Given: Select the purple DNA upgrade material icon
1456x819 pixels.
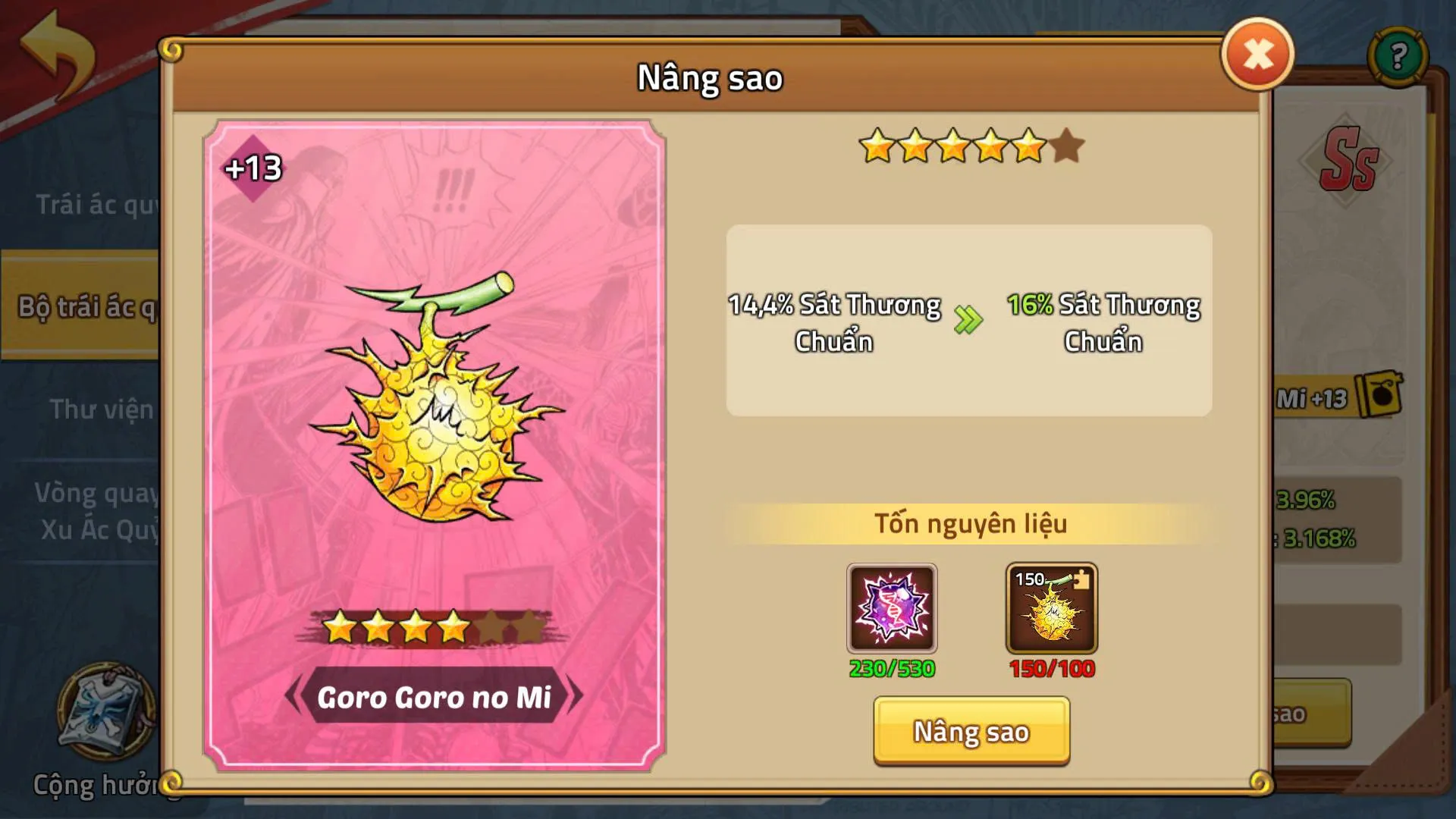Looking at the screenshot, I should click(892, 607).
